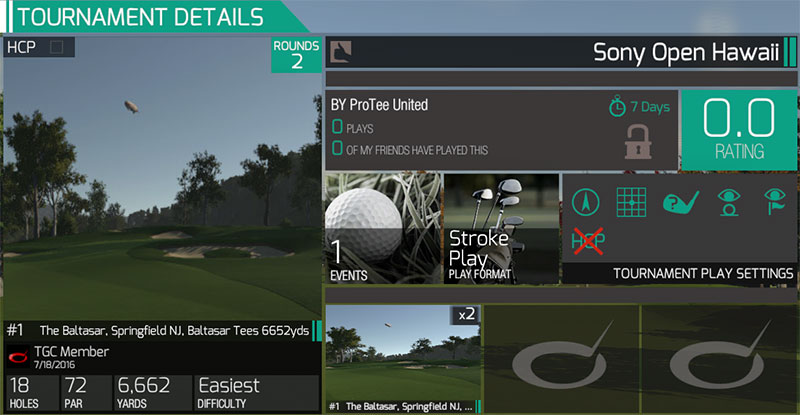Image resolution: width=800 pixels, height=415 pixels.
Task: Select the eye over ball icon
Action: coord(727,202)
